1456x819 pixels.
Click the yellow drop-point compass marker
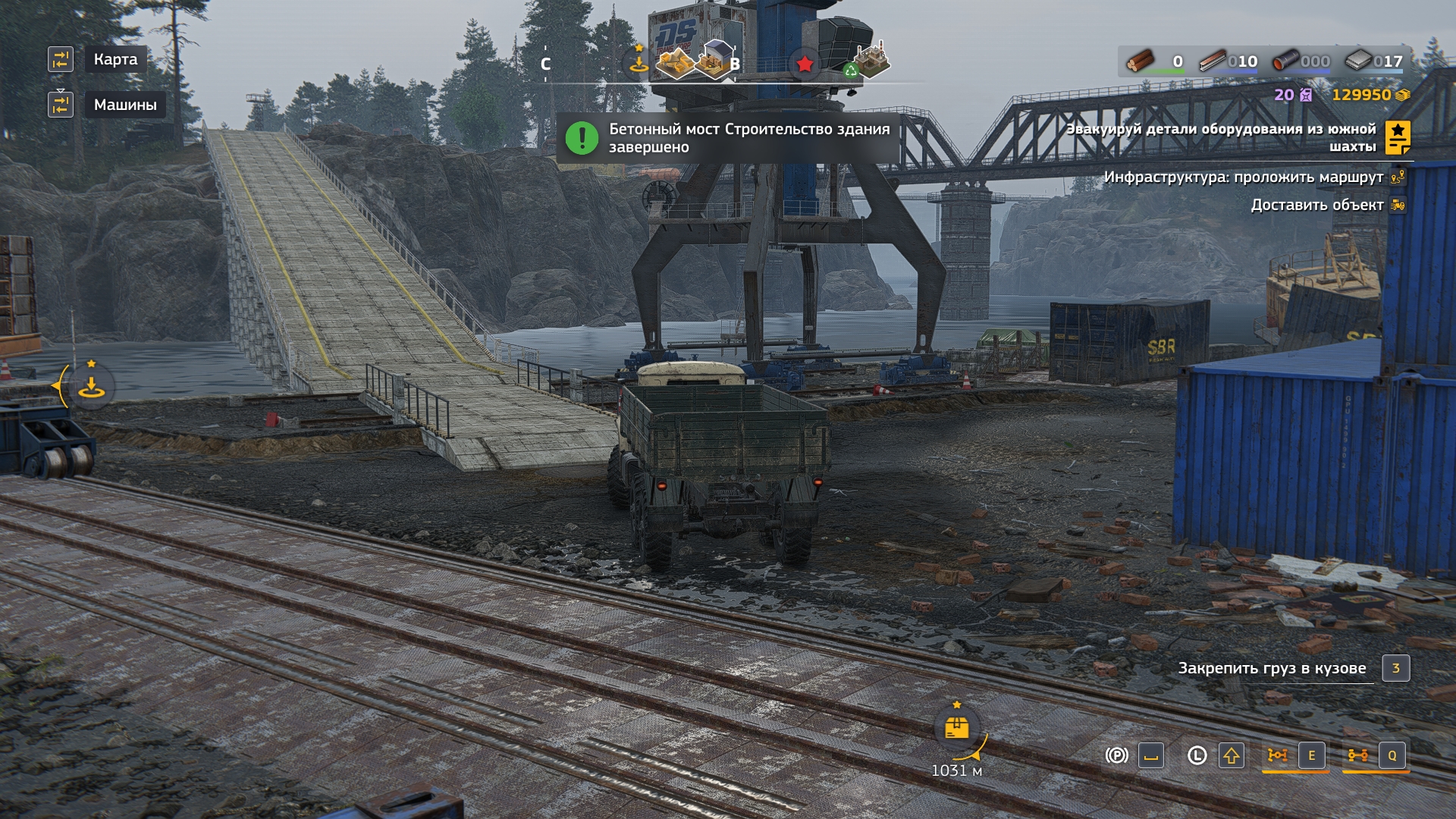pyautogui.click(x=639, y=63)
